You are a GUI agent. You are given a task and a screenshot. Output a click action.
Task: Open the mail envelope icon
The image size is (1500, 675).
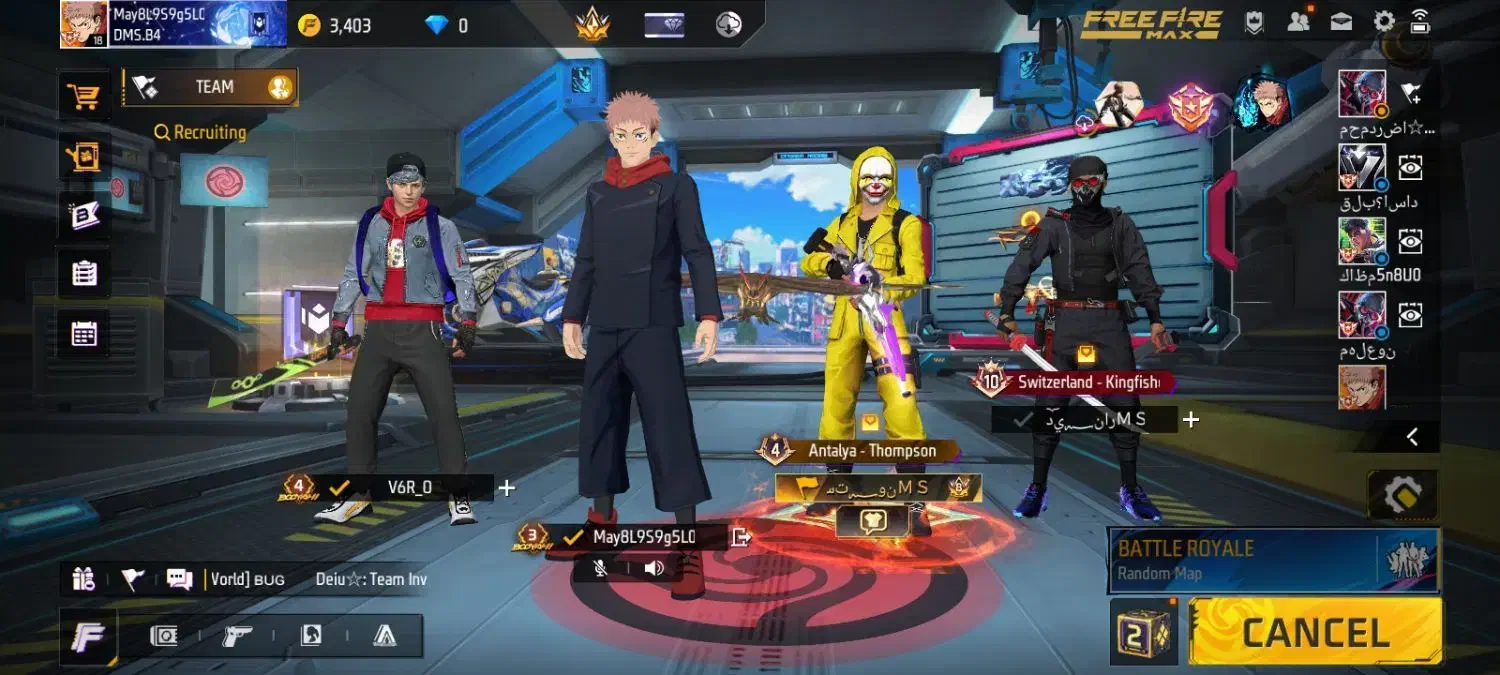1341,21
